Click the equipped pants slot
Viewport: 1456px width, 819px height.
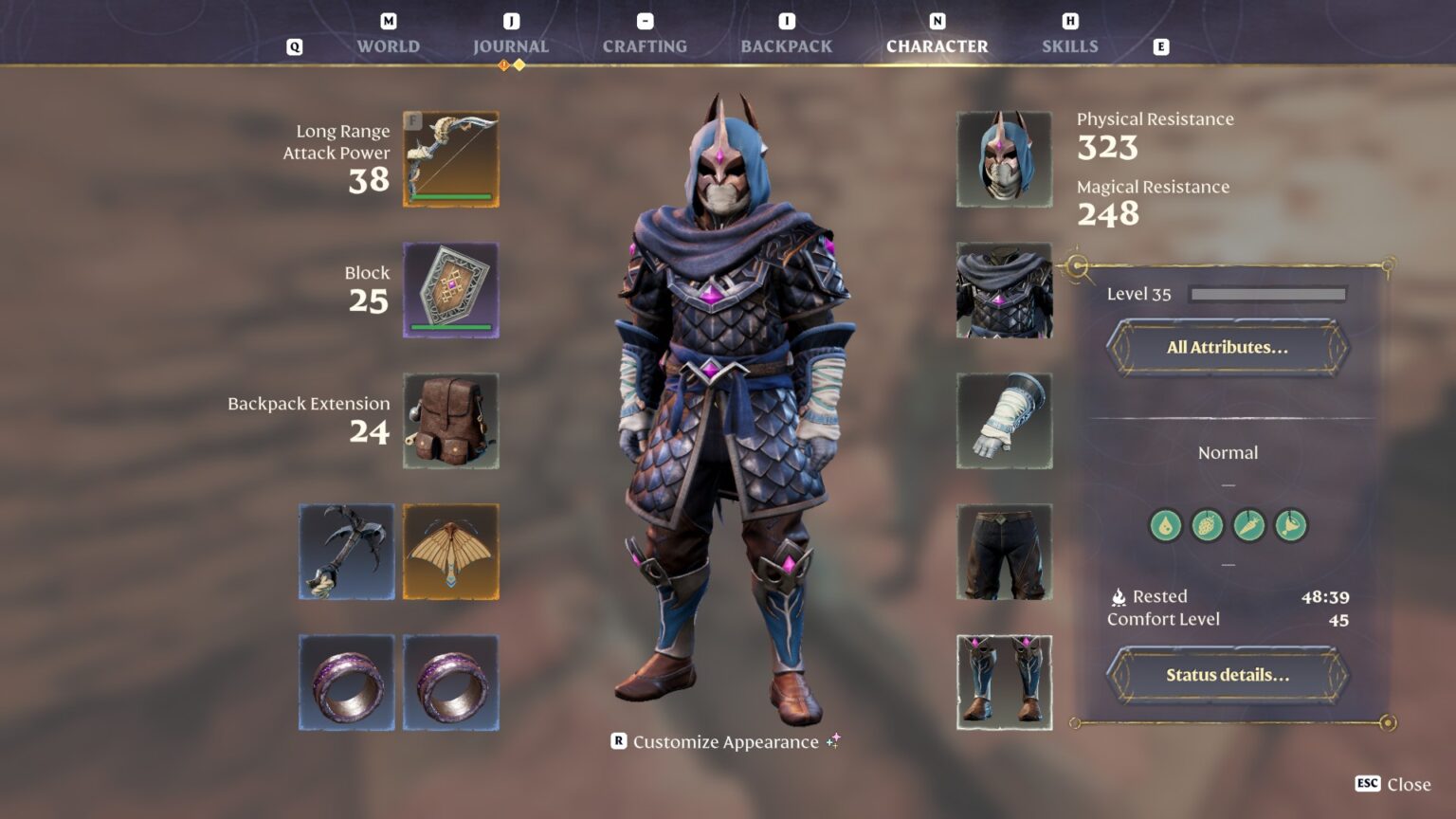tap(1005, 552)
